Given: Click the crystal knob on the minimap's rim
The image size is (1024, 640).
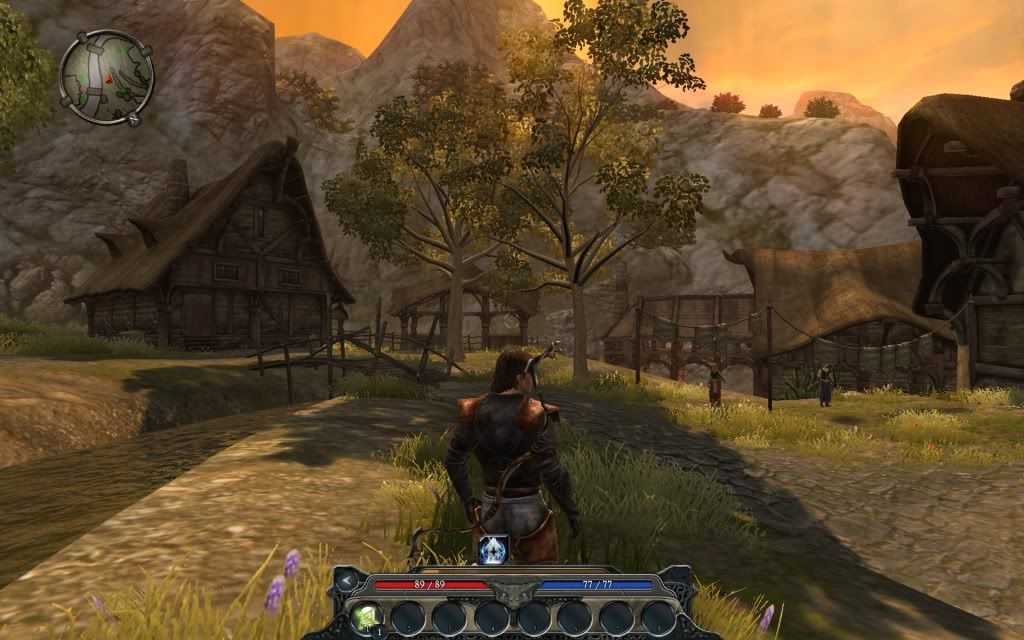Looking at the screenshot, I should click(x=134, y=118).
